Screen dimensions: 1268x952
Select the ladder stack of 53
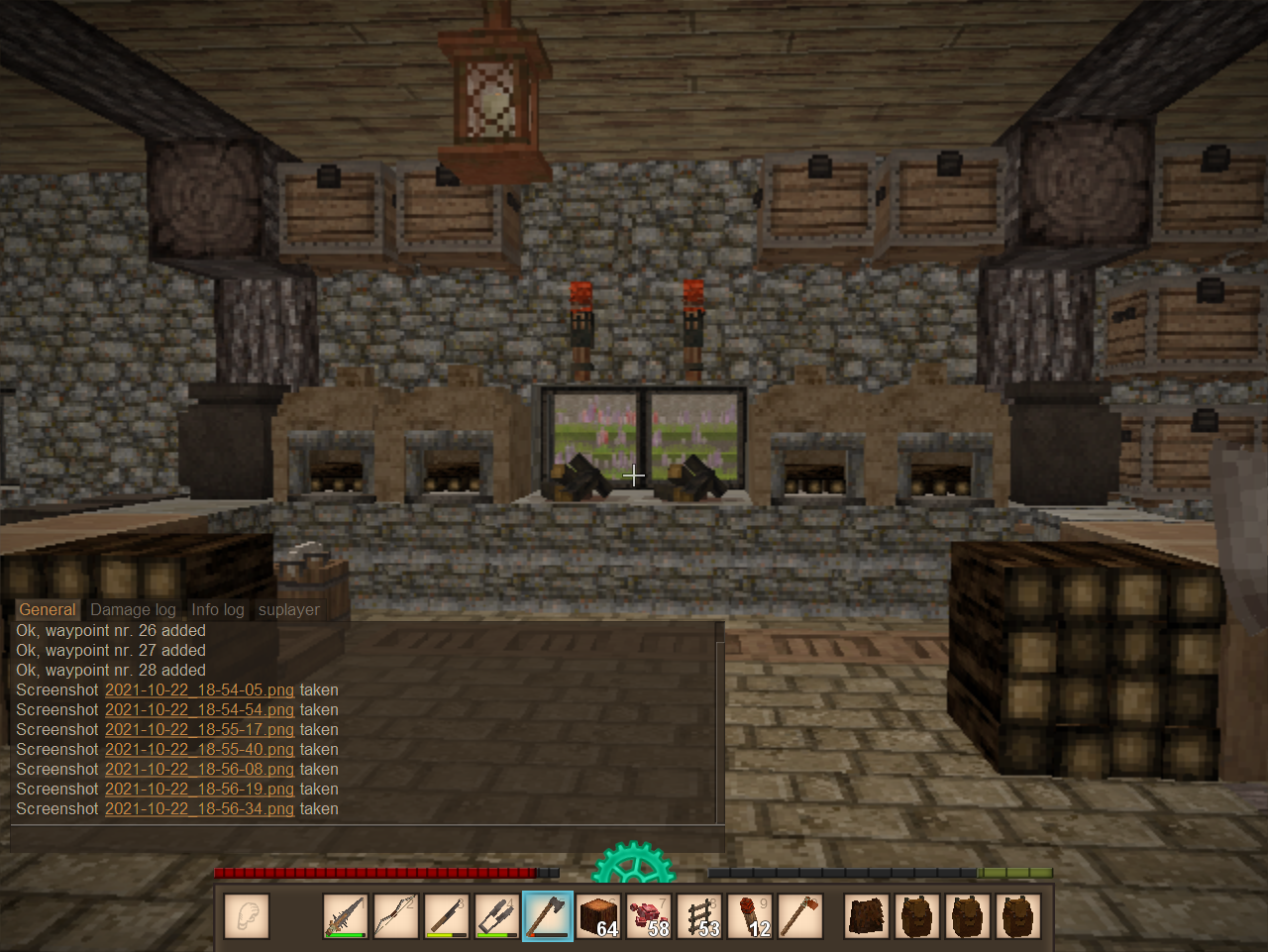pyautogui.click(x=699, y=915)
